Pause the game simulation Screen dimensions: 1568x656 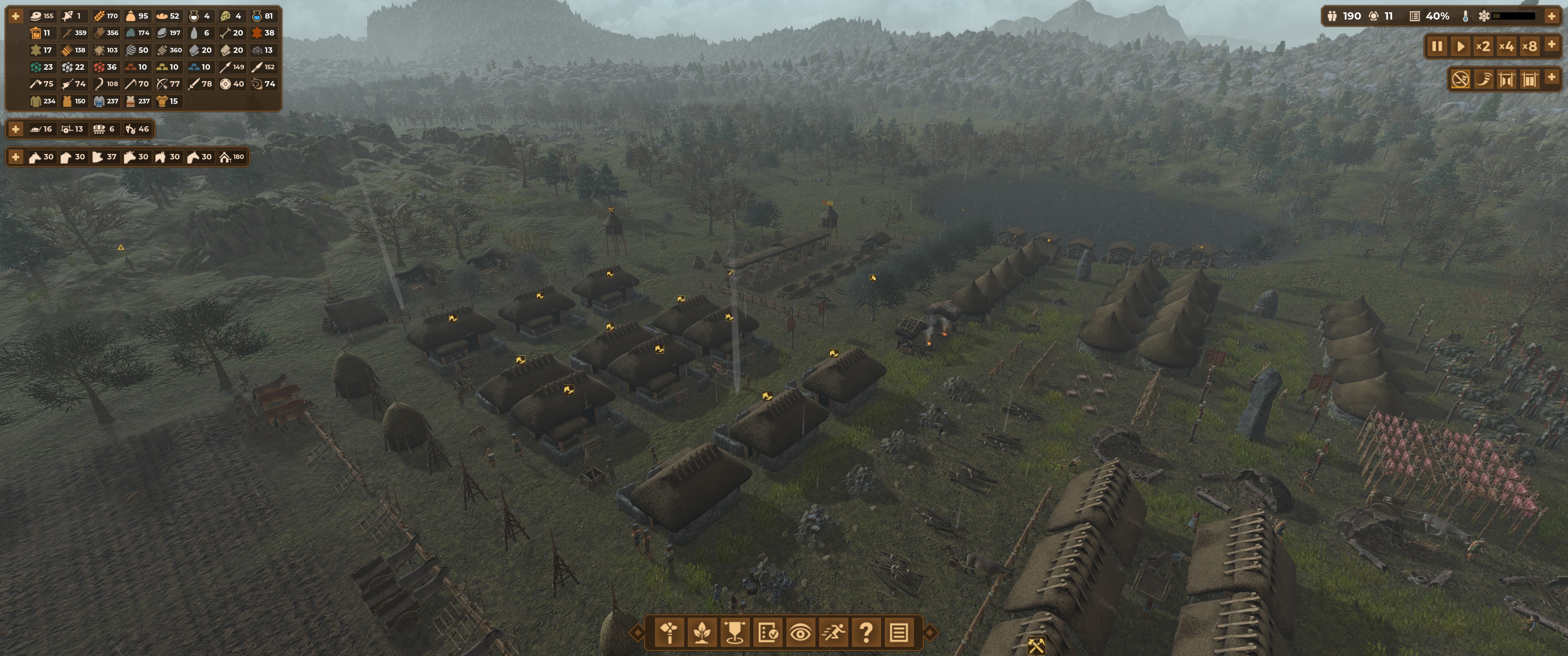(1437, 46)
